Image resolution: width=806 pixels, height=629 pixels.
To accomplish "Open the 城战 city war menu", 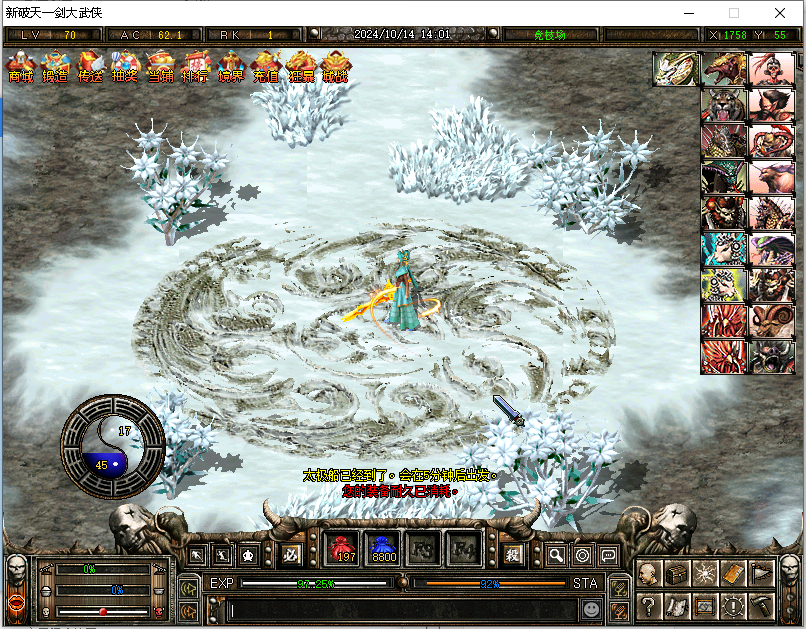I will tap(336, 67).
